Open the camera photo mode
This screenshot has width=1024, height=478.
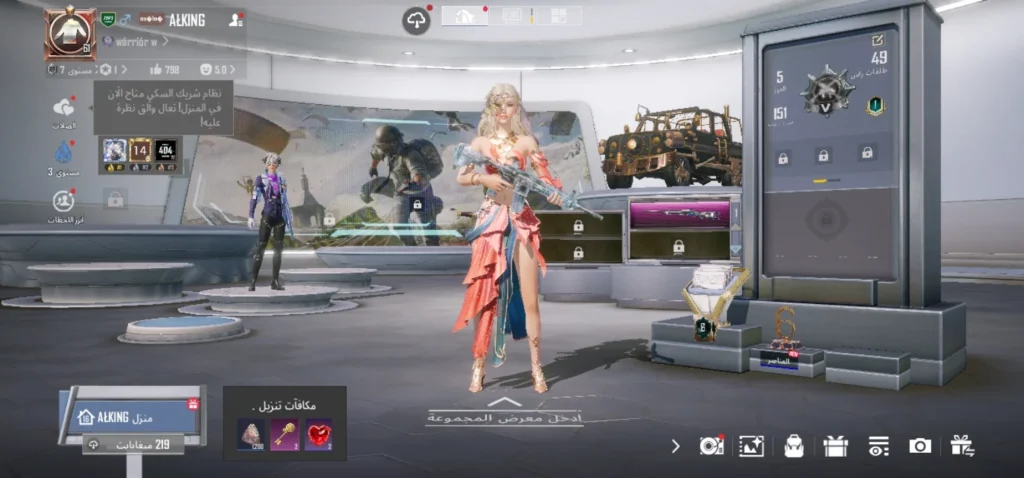920,446
